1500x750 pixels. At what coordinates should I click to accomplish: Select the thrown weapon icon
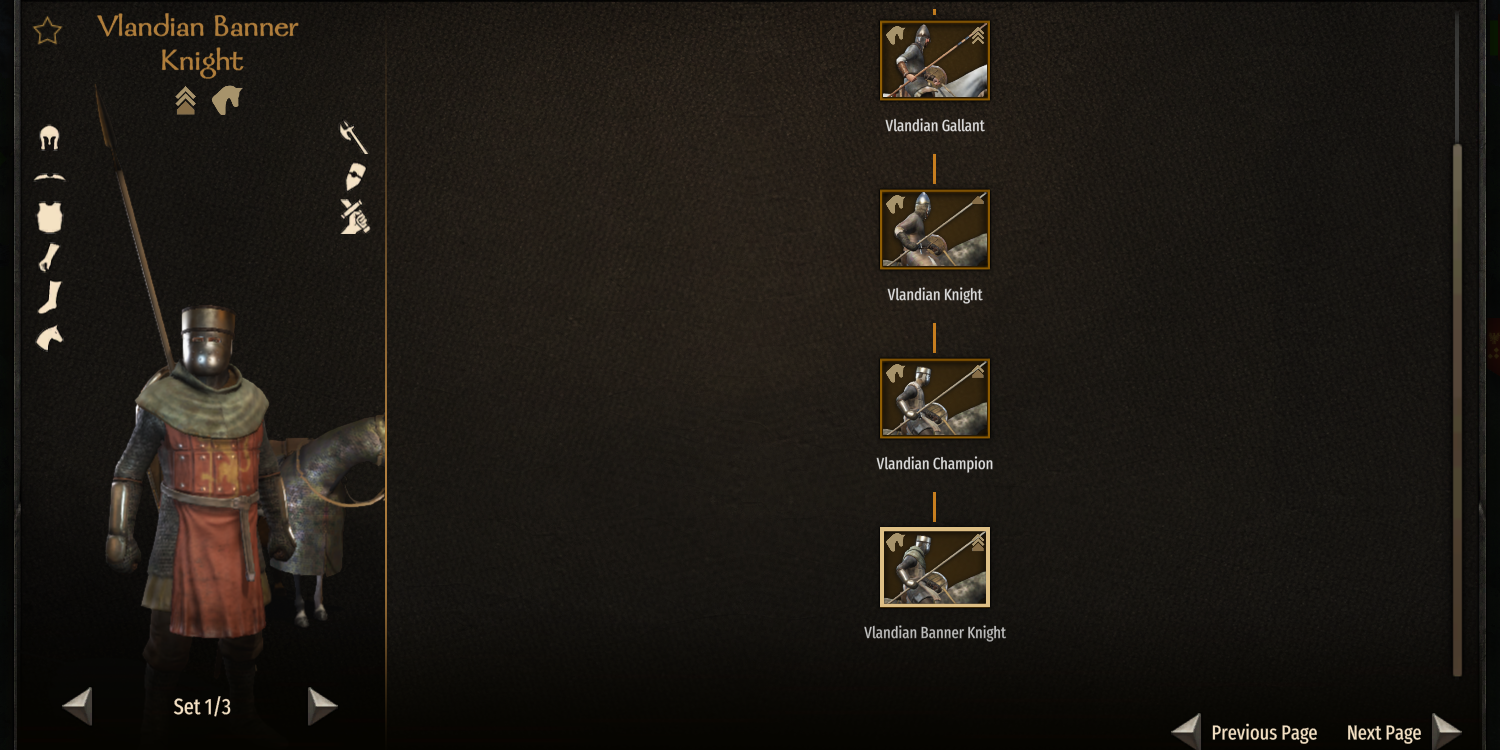pyautogui.click(x=352, y=220)
